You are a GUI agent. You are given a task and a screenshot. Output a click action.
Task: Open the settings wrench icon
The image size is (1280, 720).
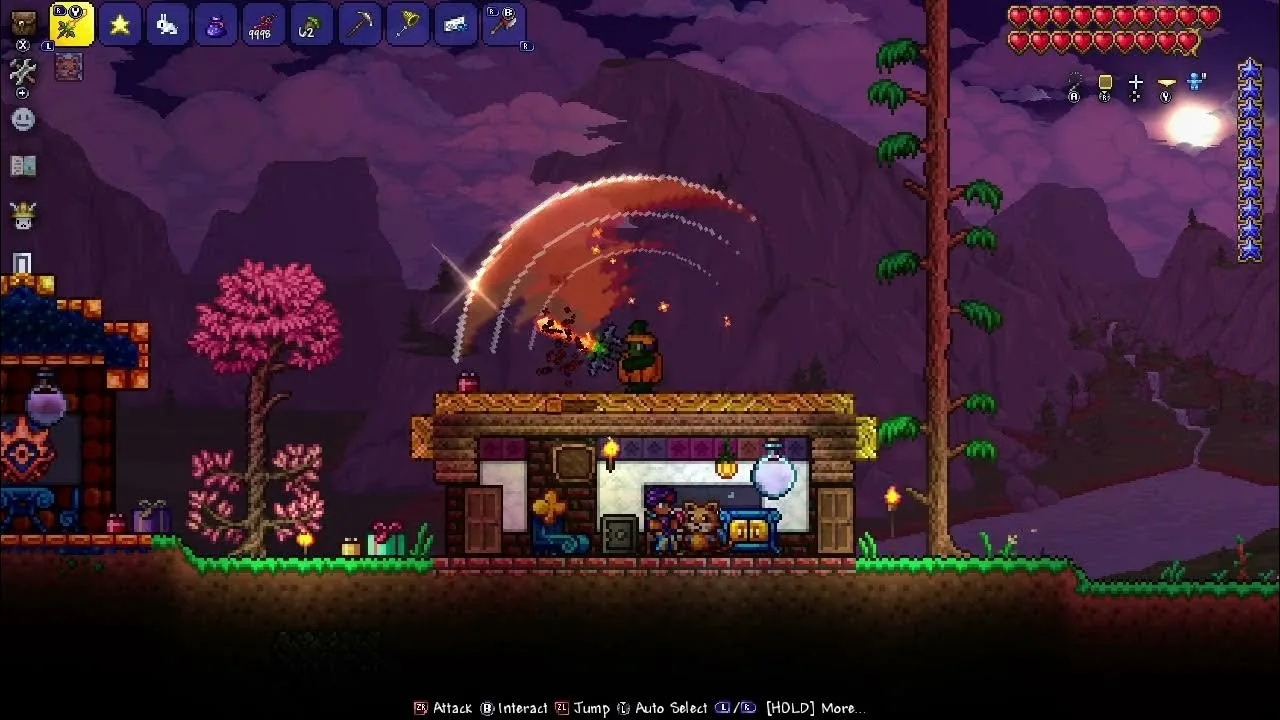click(24, 72)
